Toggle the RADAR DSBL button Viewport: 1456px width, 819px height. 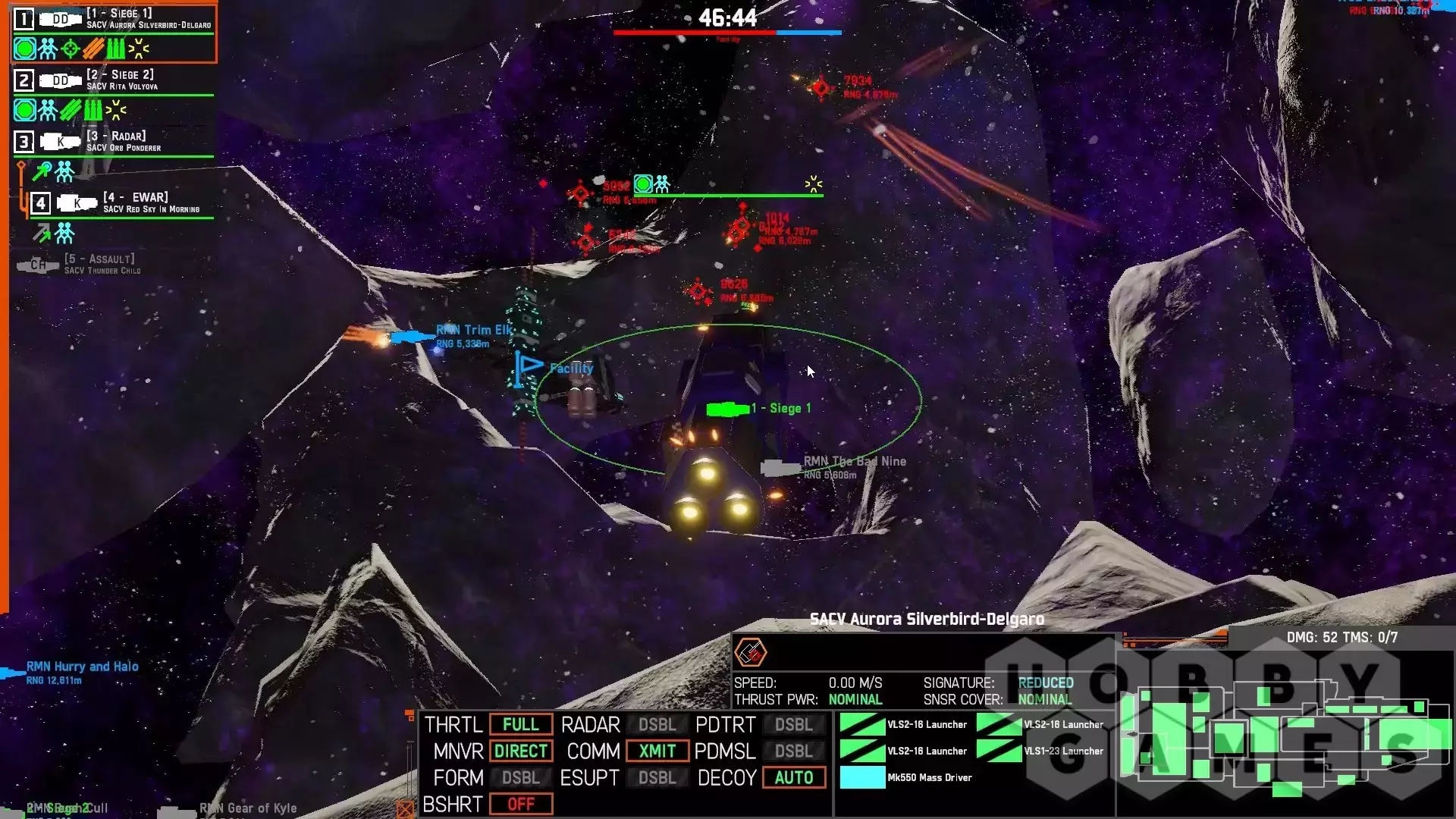coord(657,725)
